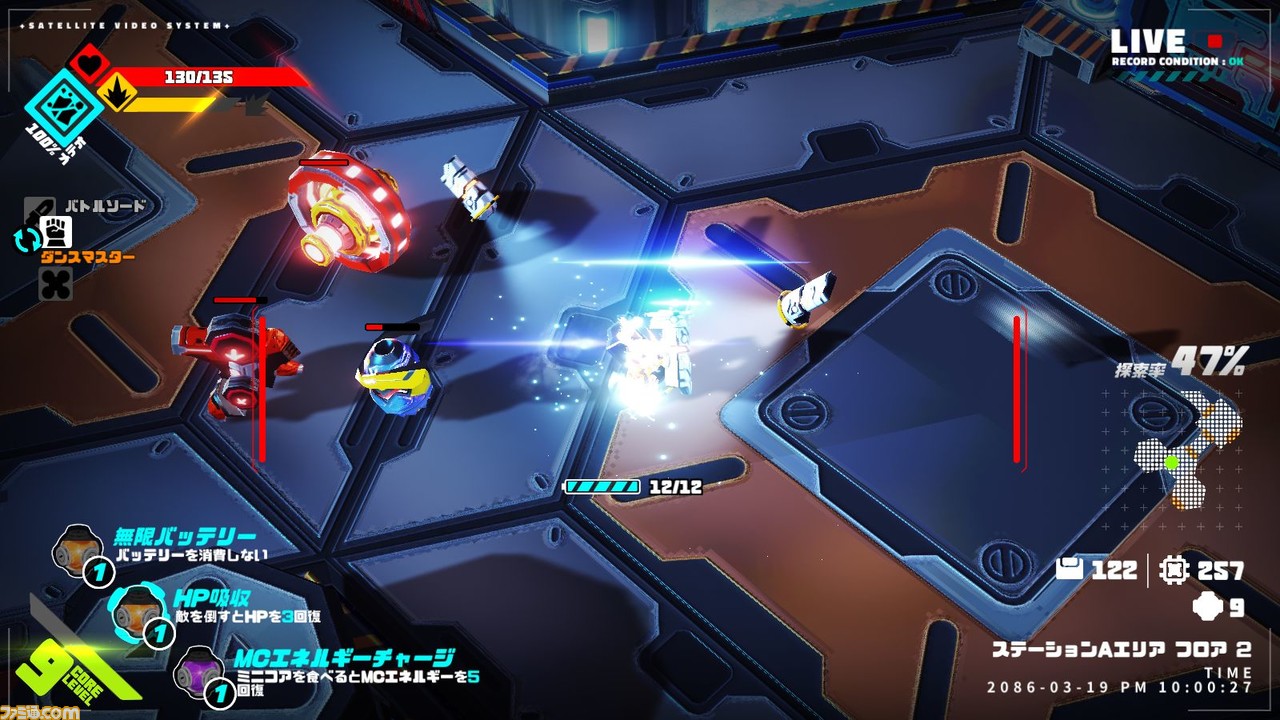
Task: Click the yellow burst energy icon
Action: coord(115,94)
